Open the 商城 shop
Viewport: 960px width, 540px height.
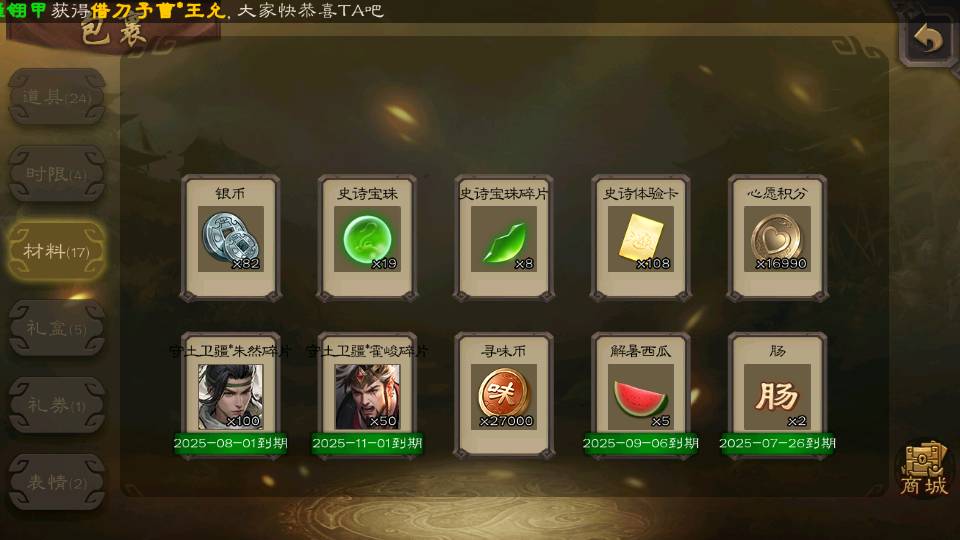point(923,468)
